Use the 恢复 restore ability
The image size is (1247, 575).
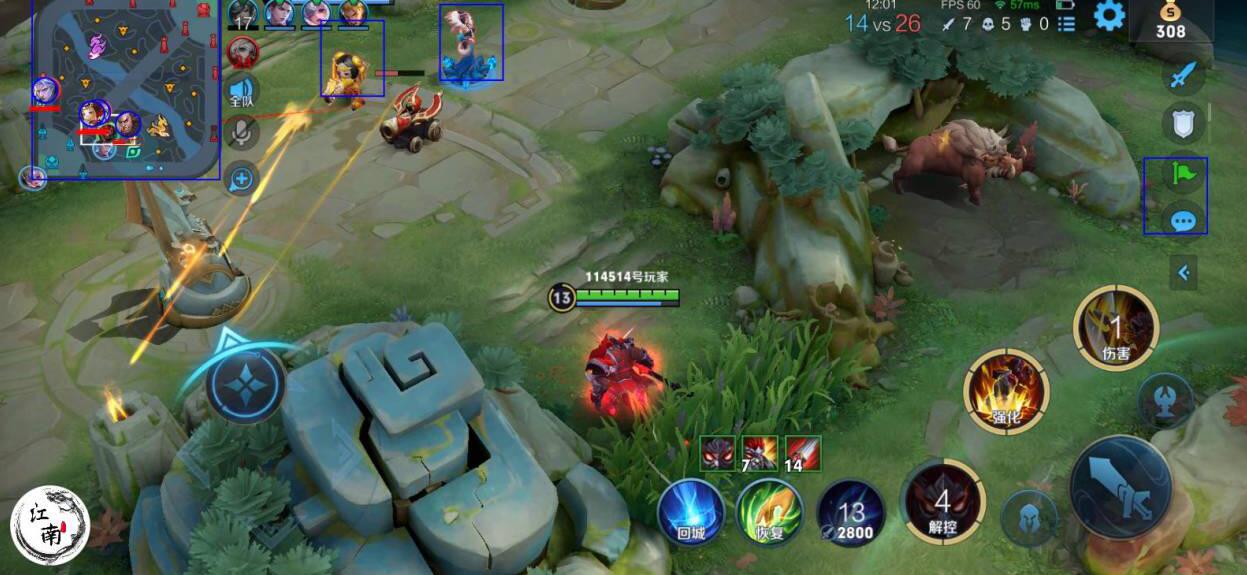769,513
